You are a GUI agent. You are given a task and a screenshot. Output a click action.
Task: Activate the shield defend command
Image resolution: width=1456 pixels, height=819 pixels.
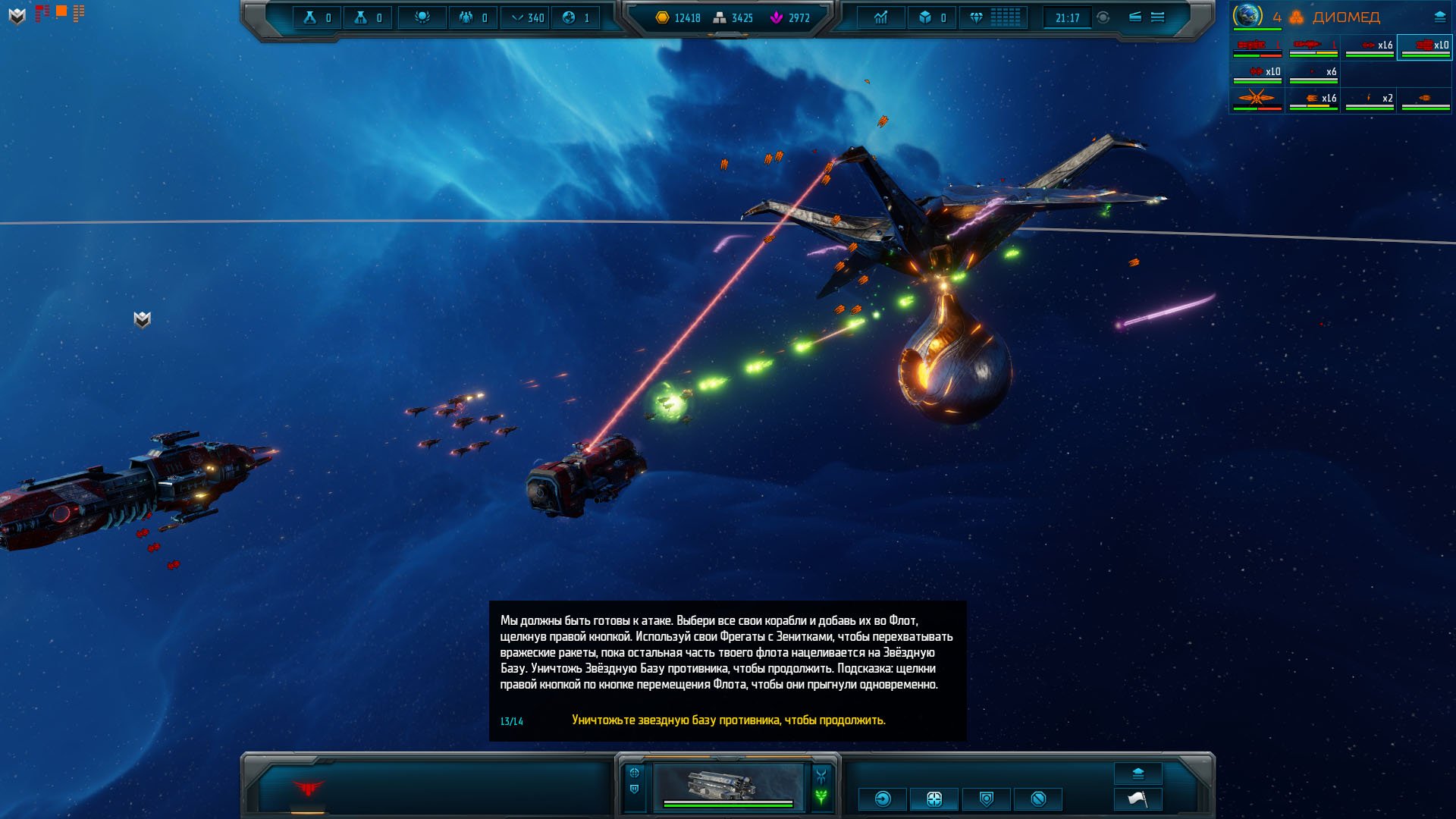click(x=987, y=799)
